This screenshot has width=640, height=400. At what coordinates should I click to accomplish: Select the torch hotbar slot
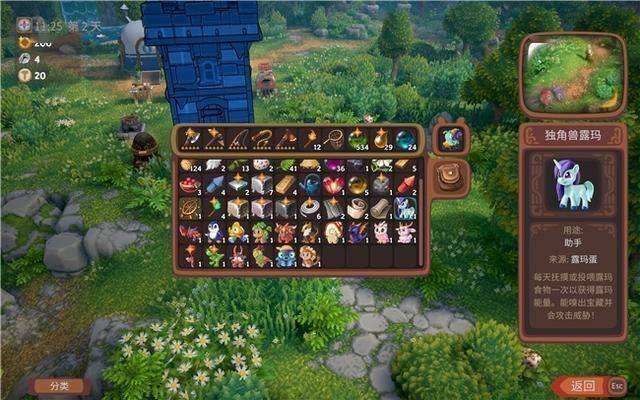[310, 138]
